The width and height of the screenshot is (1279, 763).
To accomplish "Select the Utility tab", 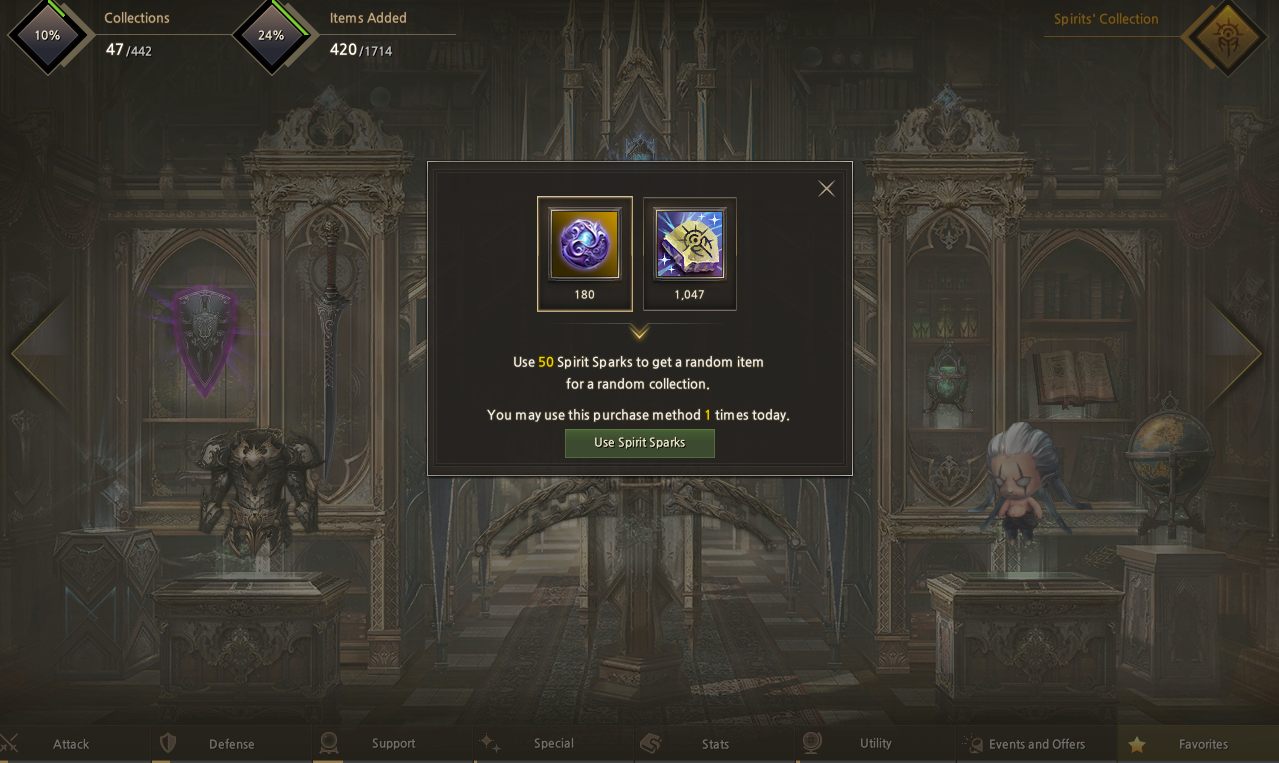I will pos(875,744).
